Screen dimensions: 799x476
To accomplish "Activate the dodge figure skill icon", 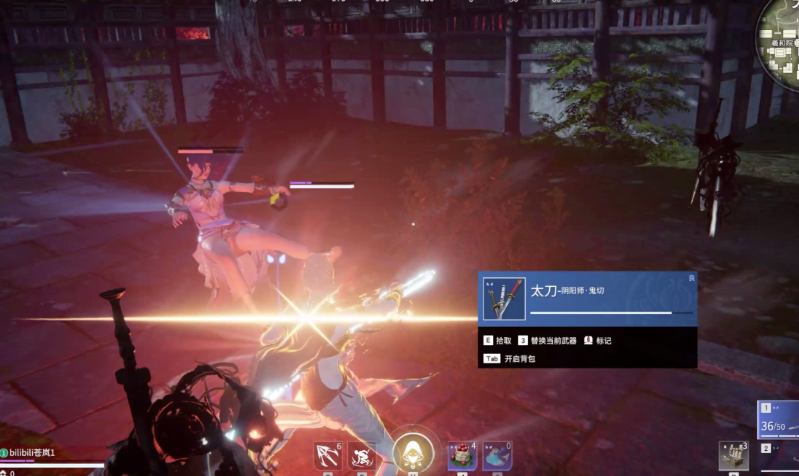I will [361, 456].
